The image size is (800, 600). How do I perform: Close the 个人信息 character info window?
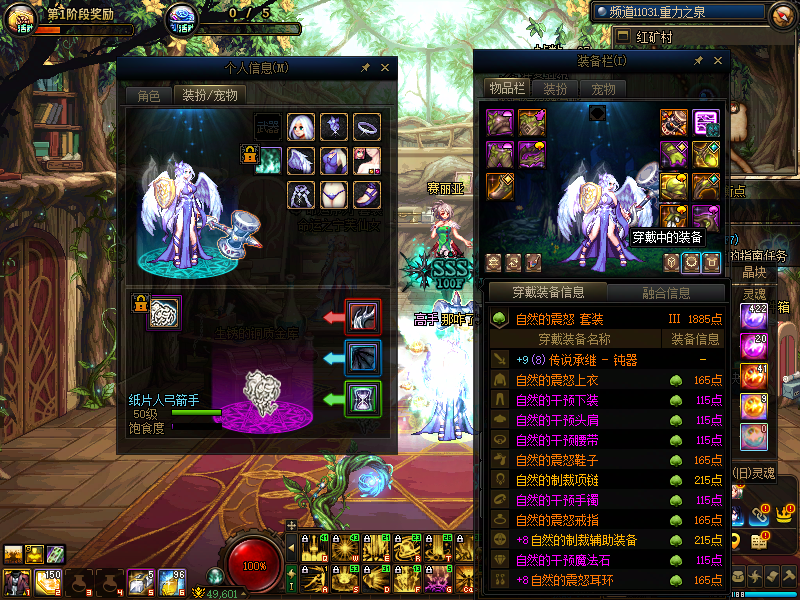385,68
